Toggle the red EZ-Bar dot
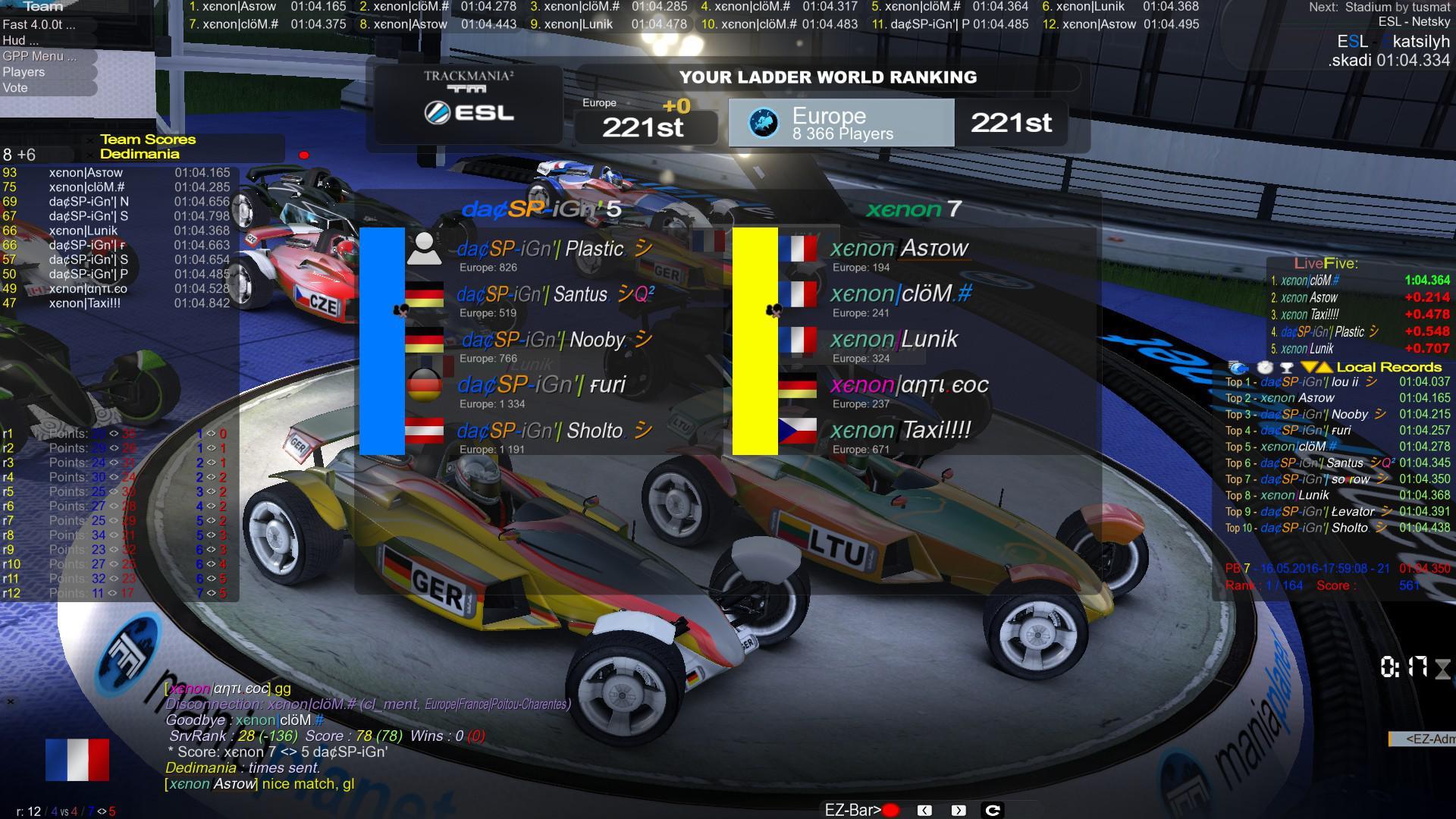The width and height of the screenshot is (1456, 819). (891, 810)
